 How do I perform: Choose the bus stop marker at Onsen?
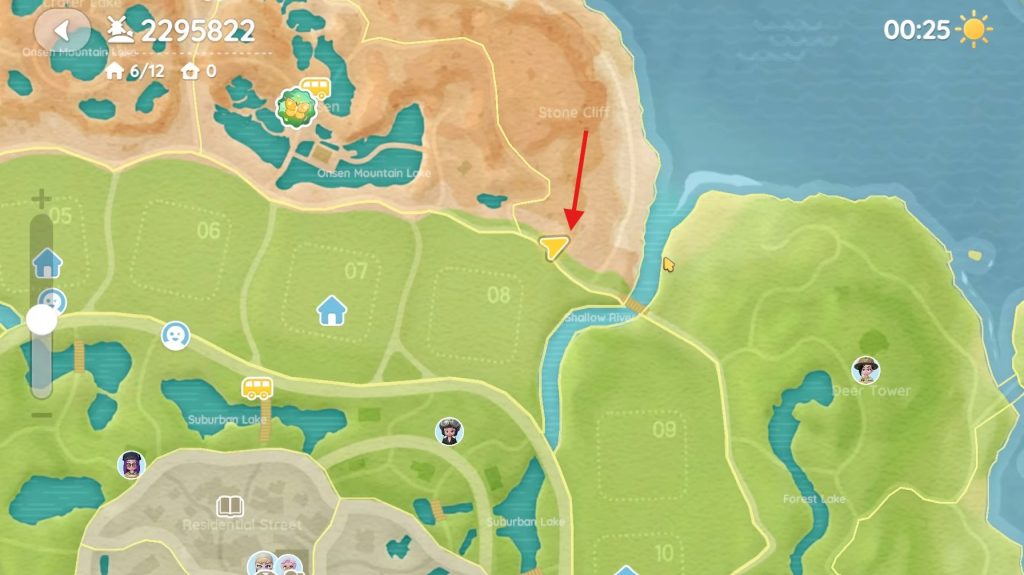(x=316, y=87)
